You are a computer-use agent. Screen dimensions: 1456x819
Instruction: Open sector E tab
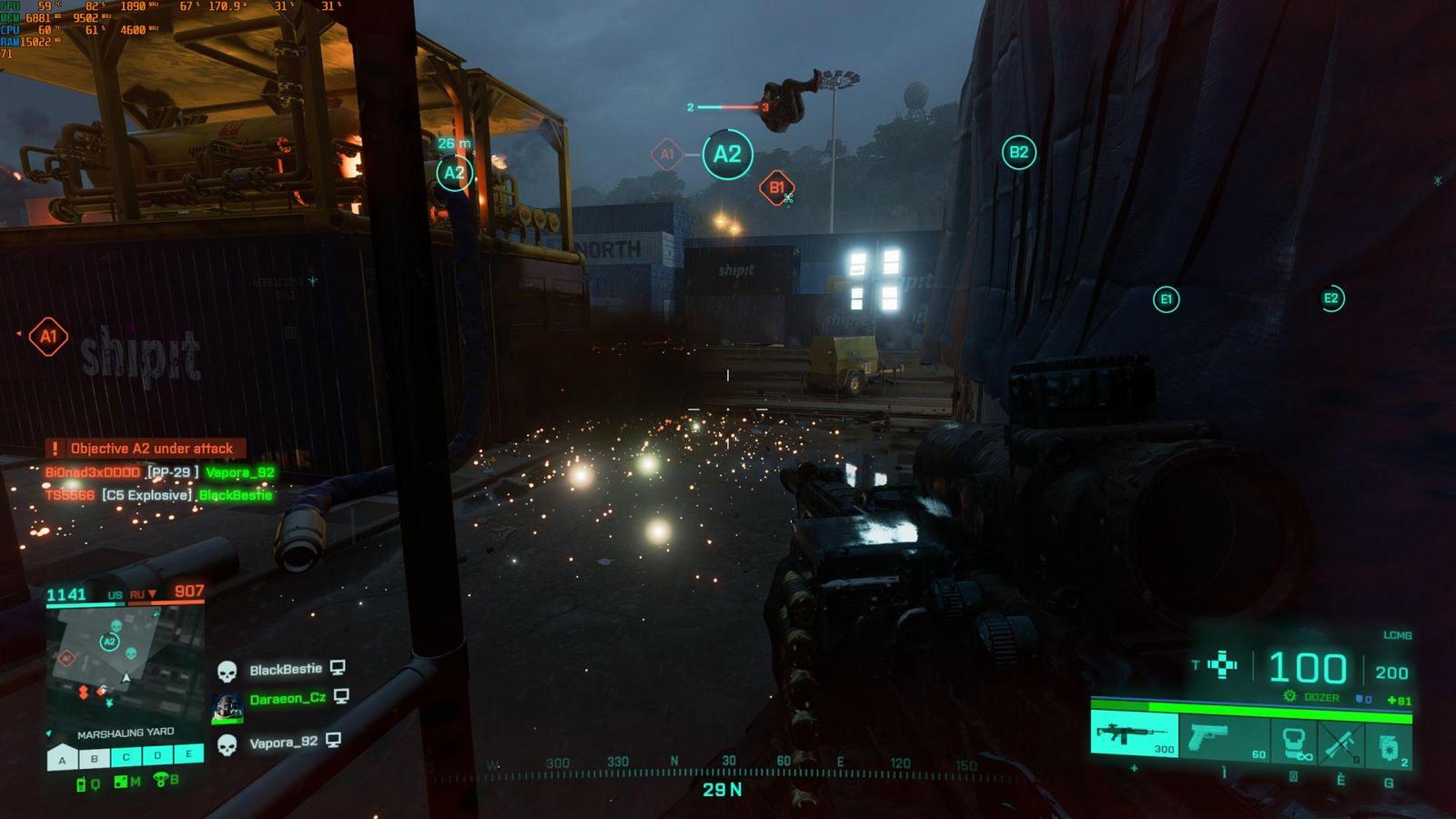point(189,754)
